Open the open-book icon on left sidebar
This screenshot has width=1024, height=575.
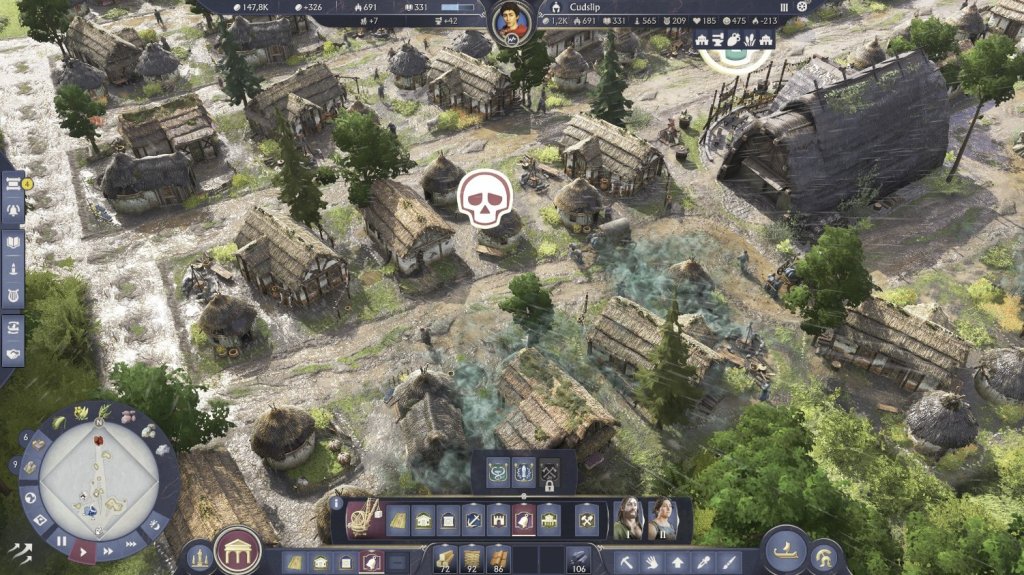tap(14, 242)
